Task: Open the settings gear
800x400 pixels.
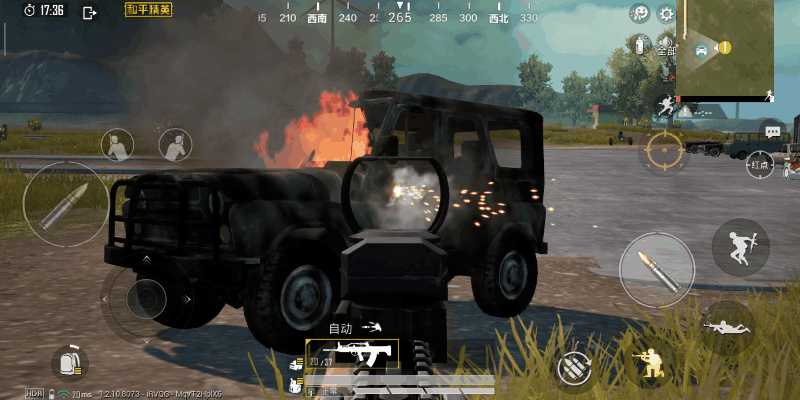Action: [x=666, y=14]
